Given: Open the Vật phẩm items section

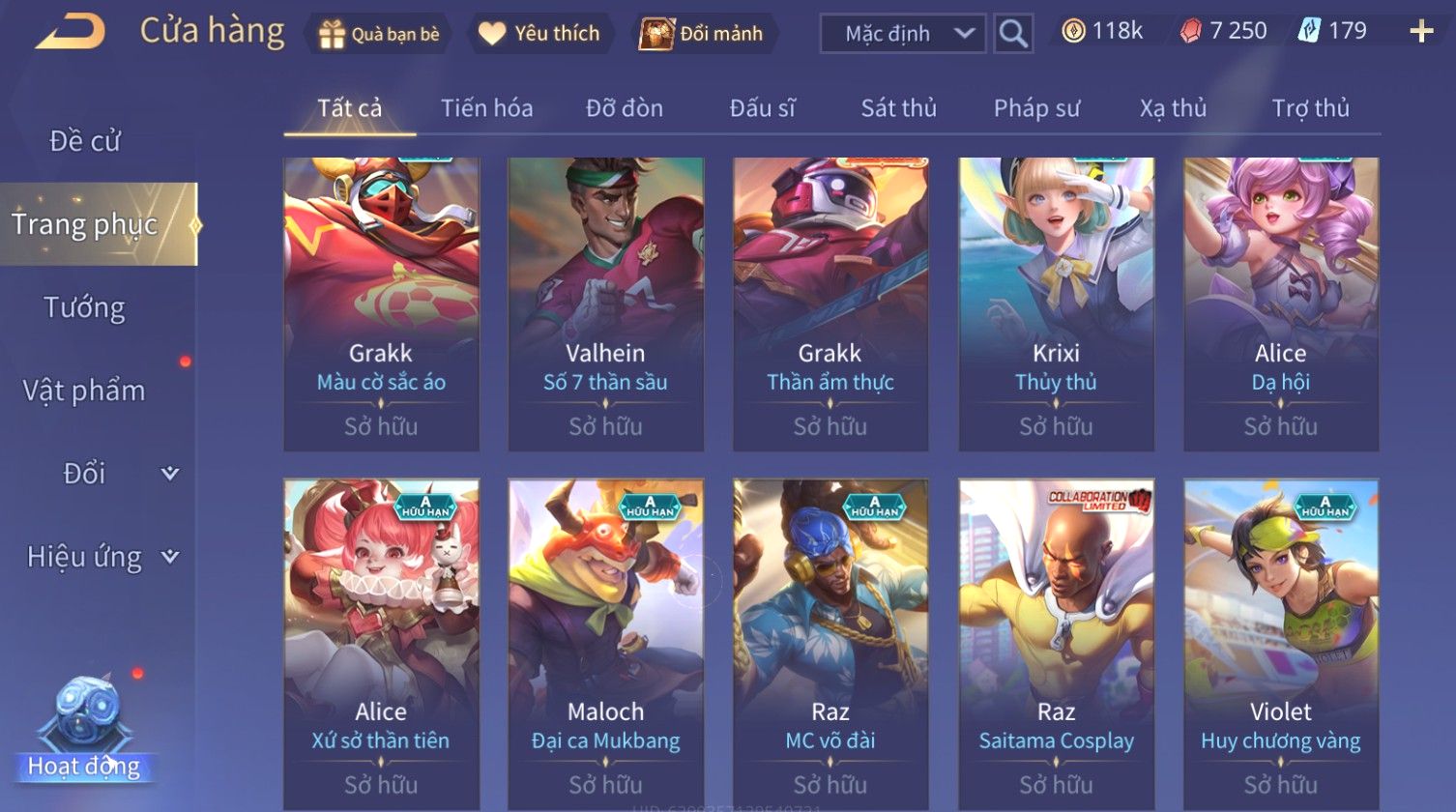Looking at the screenshot, I should tap(85, 391).
